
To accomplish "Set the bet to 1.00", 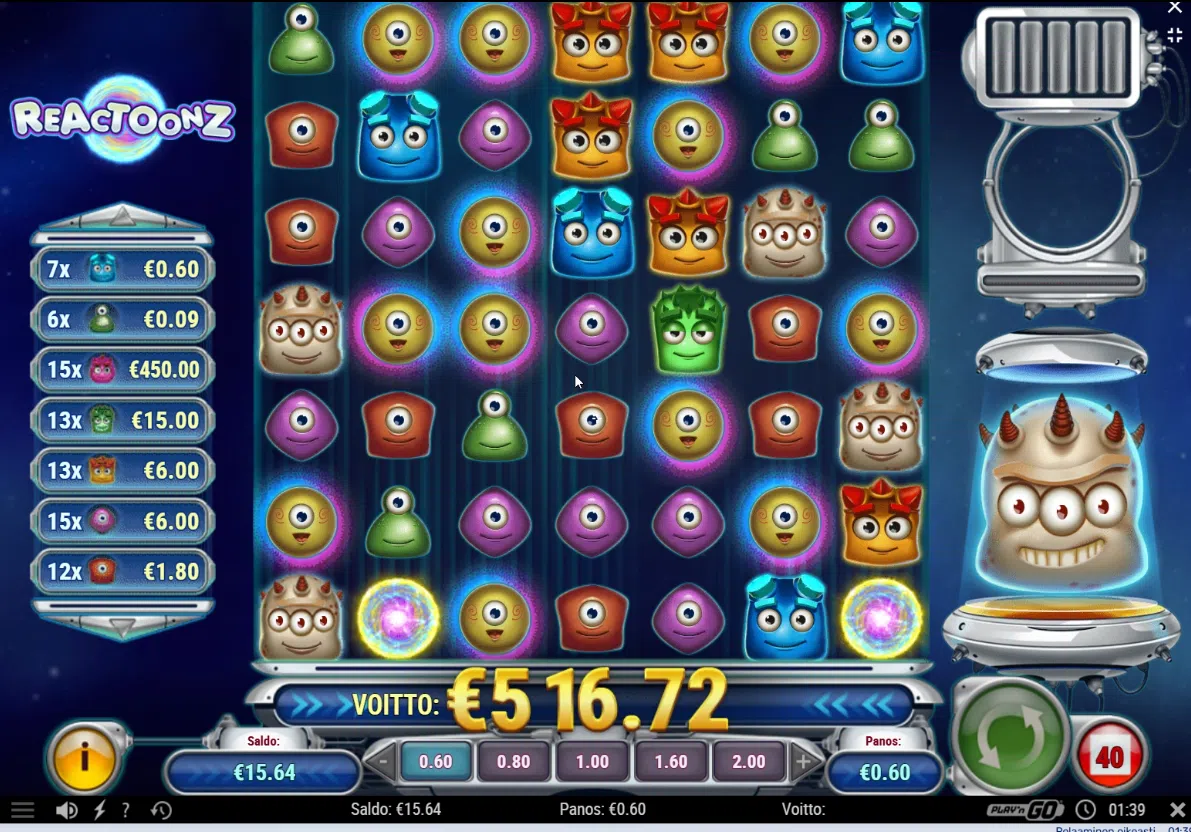I will pyautogui.click(x=592, y=761).
